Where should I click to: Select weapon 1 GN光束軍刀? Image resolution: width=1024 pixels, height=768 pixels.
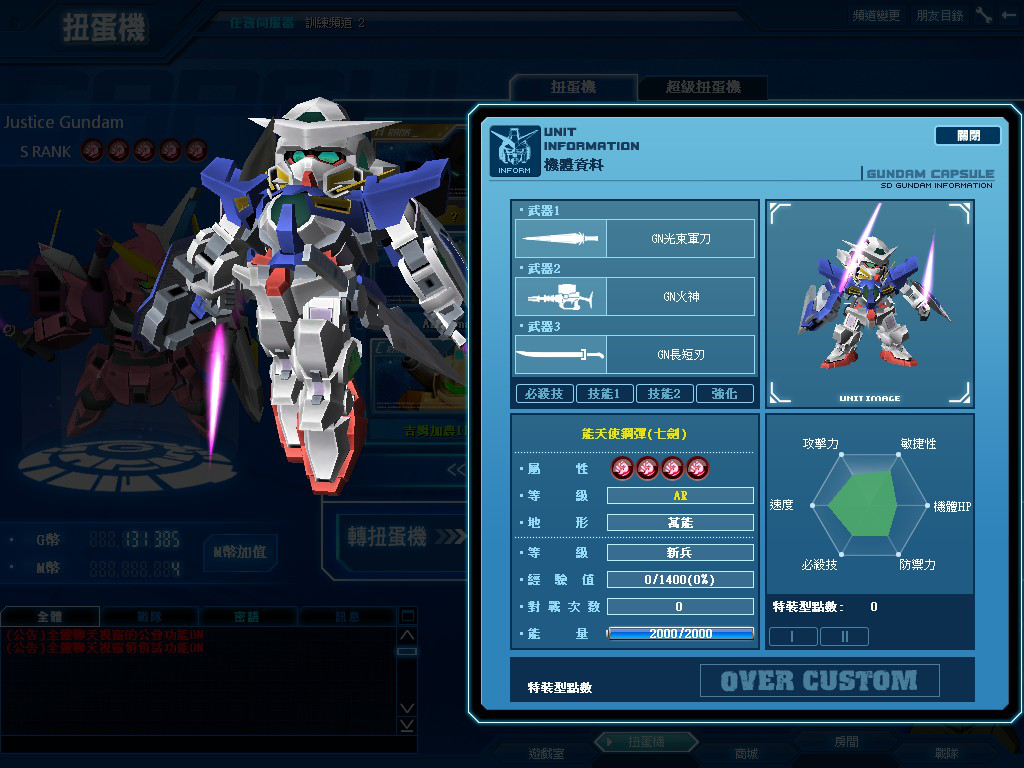635,239
